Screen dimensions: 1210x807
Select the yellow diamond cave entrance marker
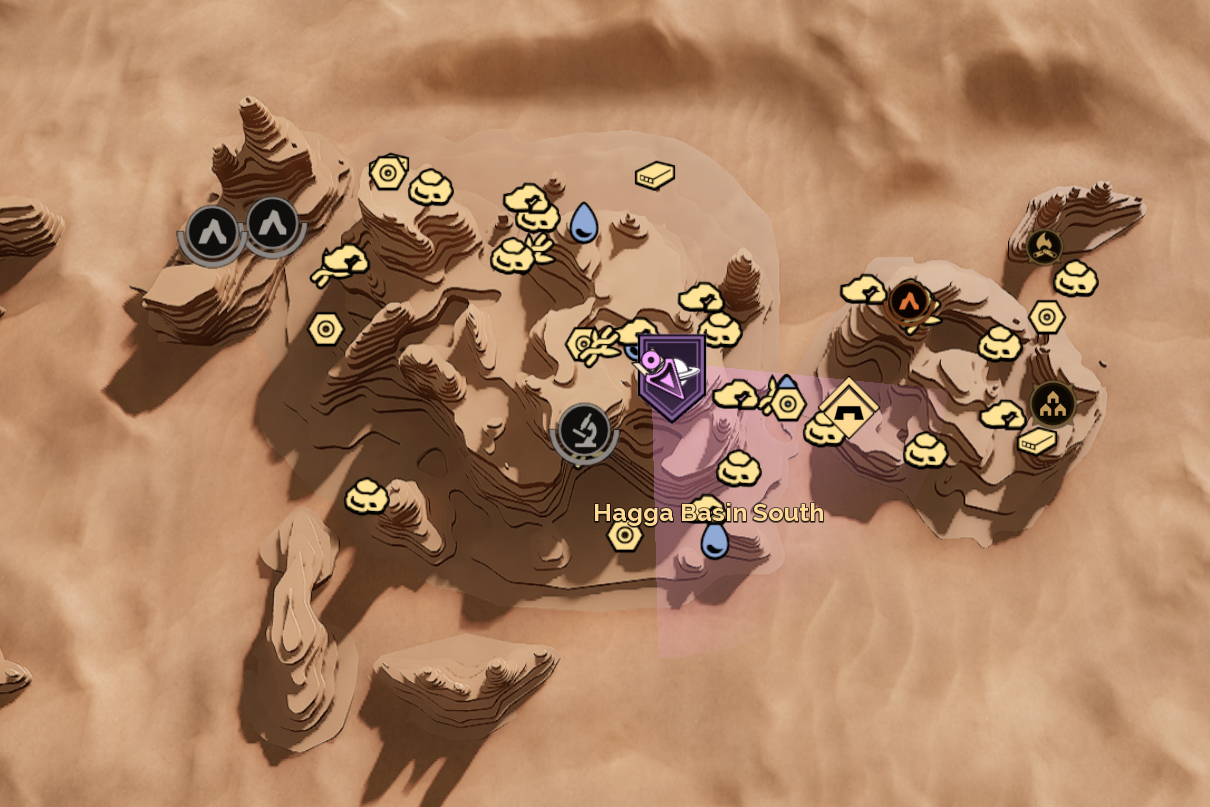coord(848,407)
